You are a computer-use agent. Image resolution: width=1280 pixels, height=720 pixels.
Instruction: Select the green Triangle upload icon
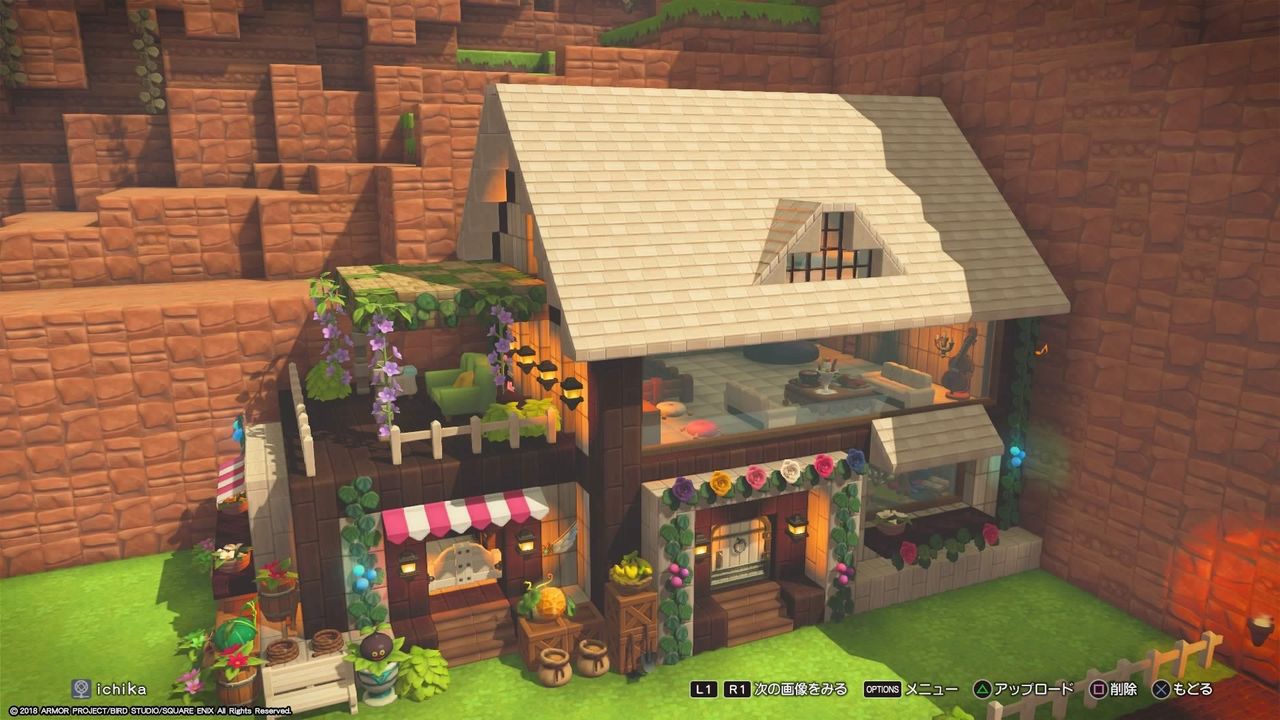pos(982,687)
